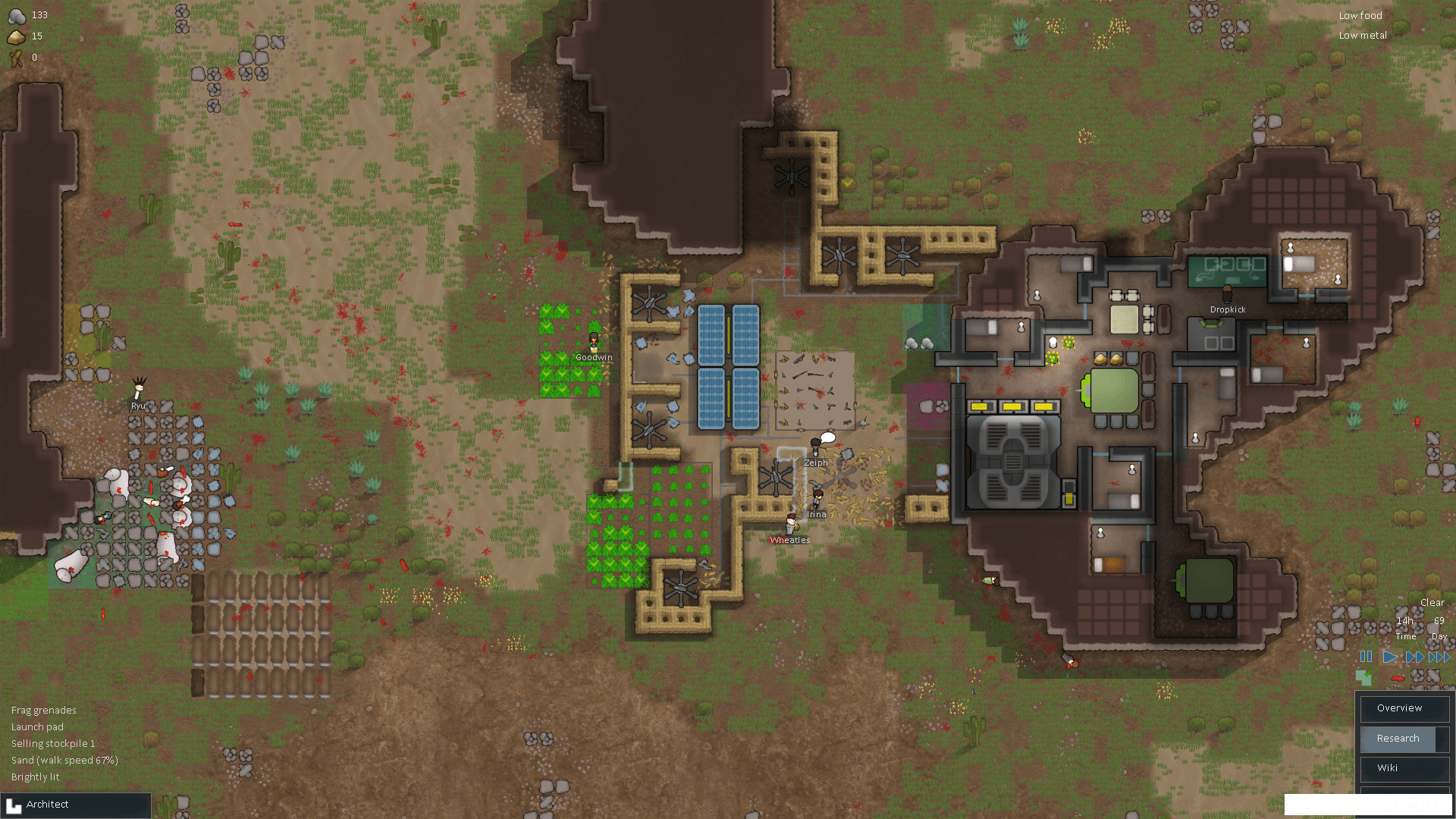The image size is (1456, 819).
Task: Open the Wiki panel
Action: (1404, 768)
